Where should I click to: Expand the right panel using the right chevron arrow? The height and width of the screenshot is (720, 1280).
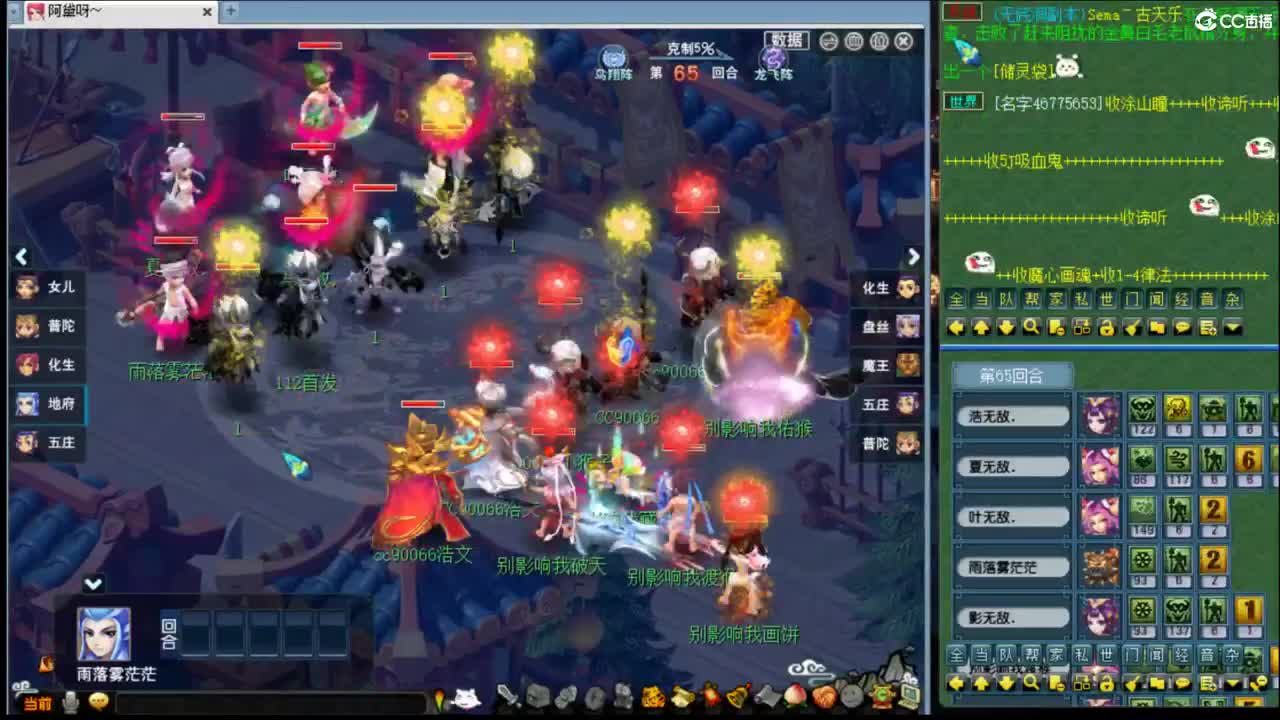(x=913, y=257)
